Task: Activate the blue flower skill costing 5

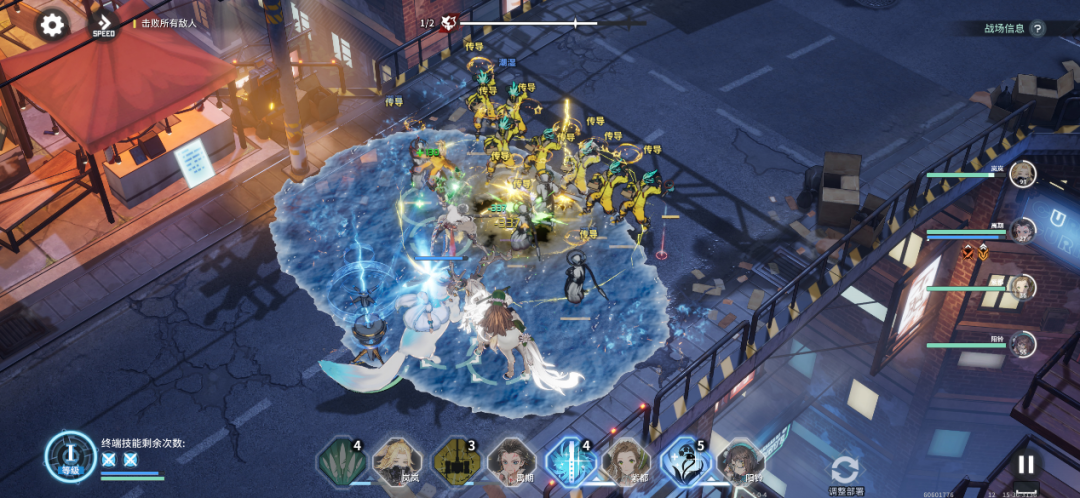Action: [685, 462]
